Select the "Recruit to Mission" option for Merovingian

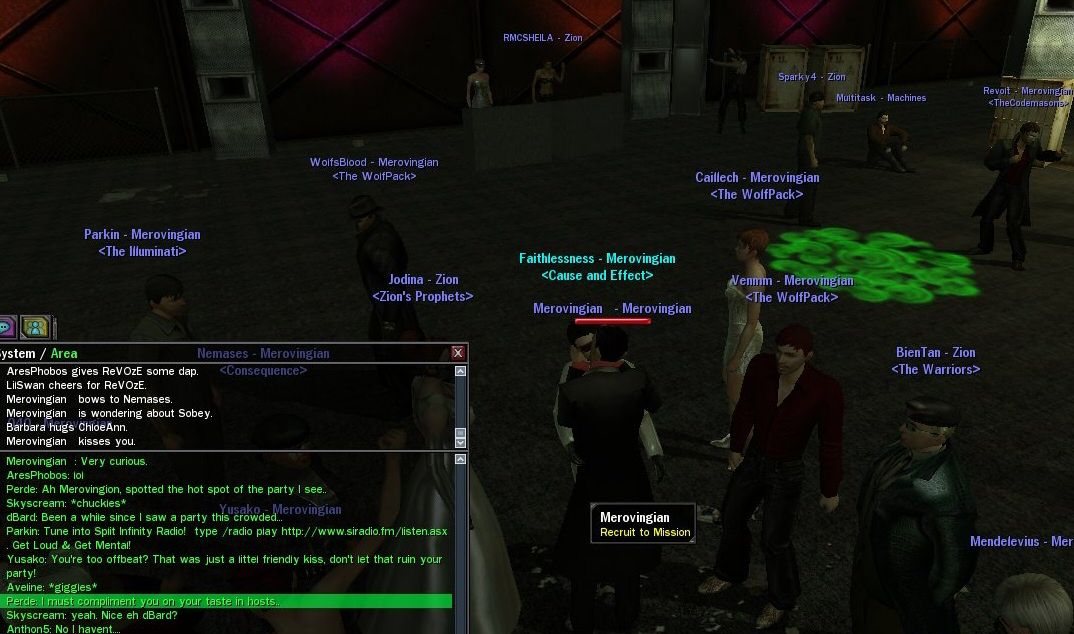coord(644,533)
